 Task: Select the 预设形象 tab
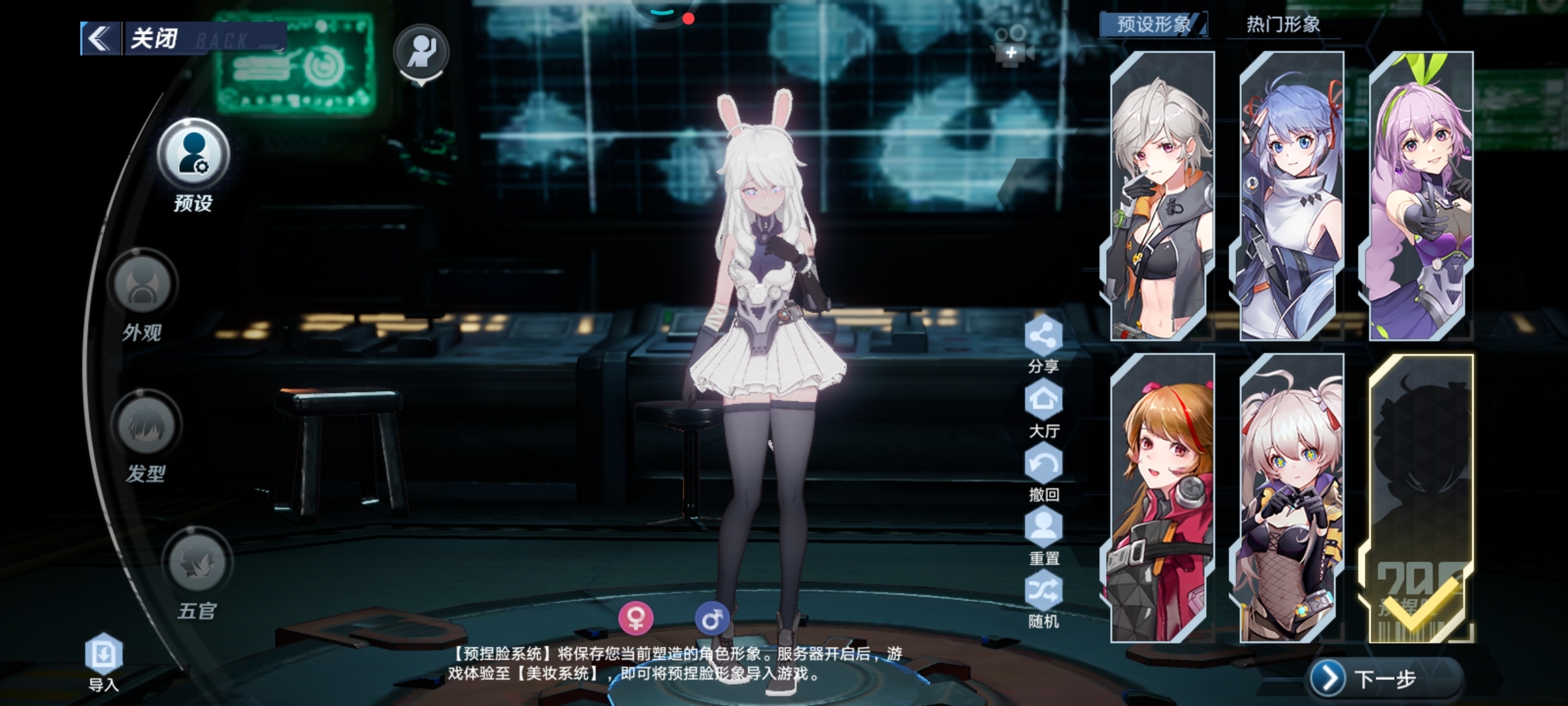click(1154, 25)
